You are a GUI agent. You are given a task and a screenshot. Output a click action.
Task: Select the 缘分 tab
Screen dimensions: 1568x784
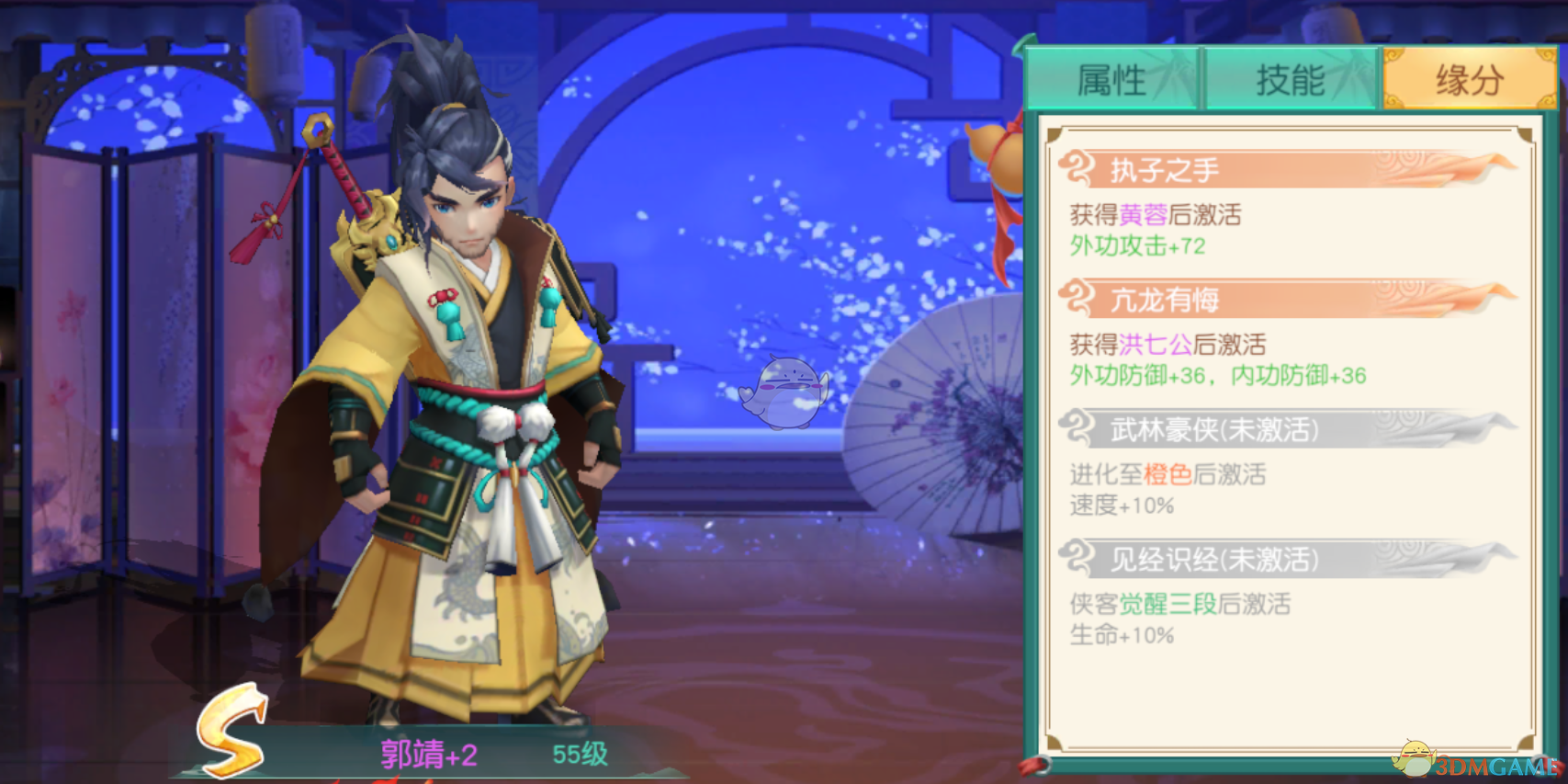pyautogui.click(x=1467, y=81)
